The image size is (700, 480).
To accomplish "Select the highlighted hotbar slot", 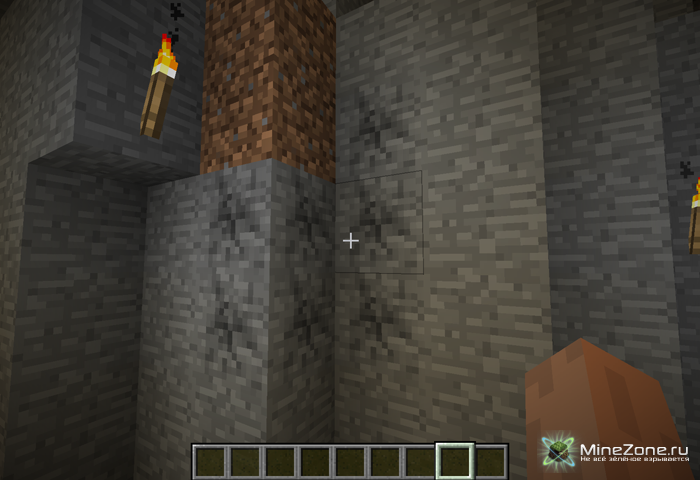I will tap(455, 461).
